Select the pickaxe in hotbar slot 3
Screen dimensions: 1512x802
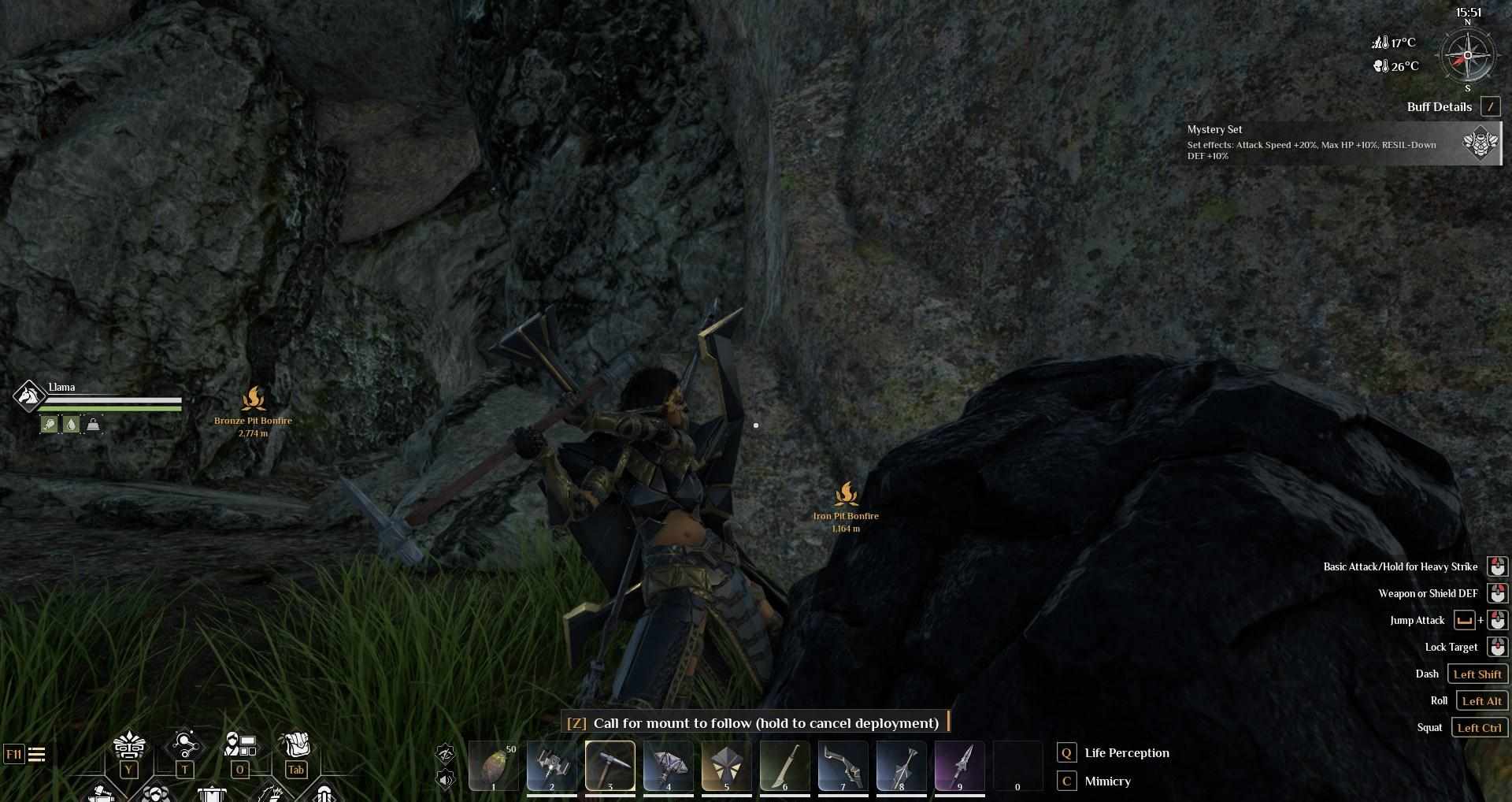[x=610, y=765]
